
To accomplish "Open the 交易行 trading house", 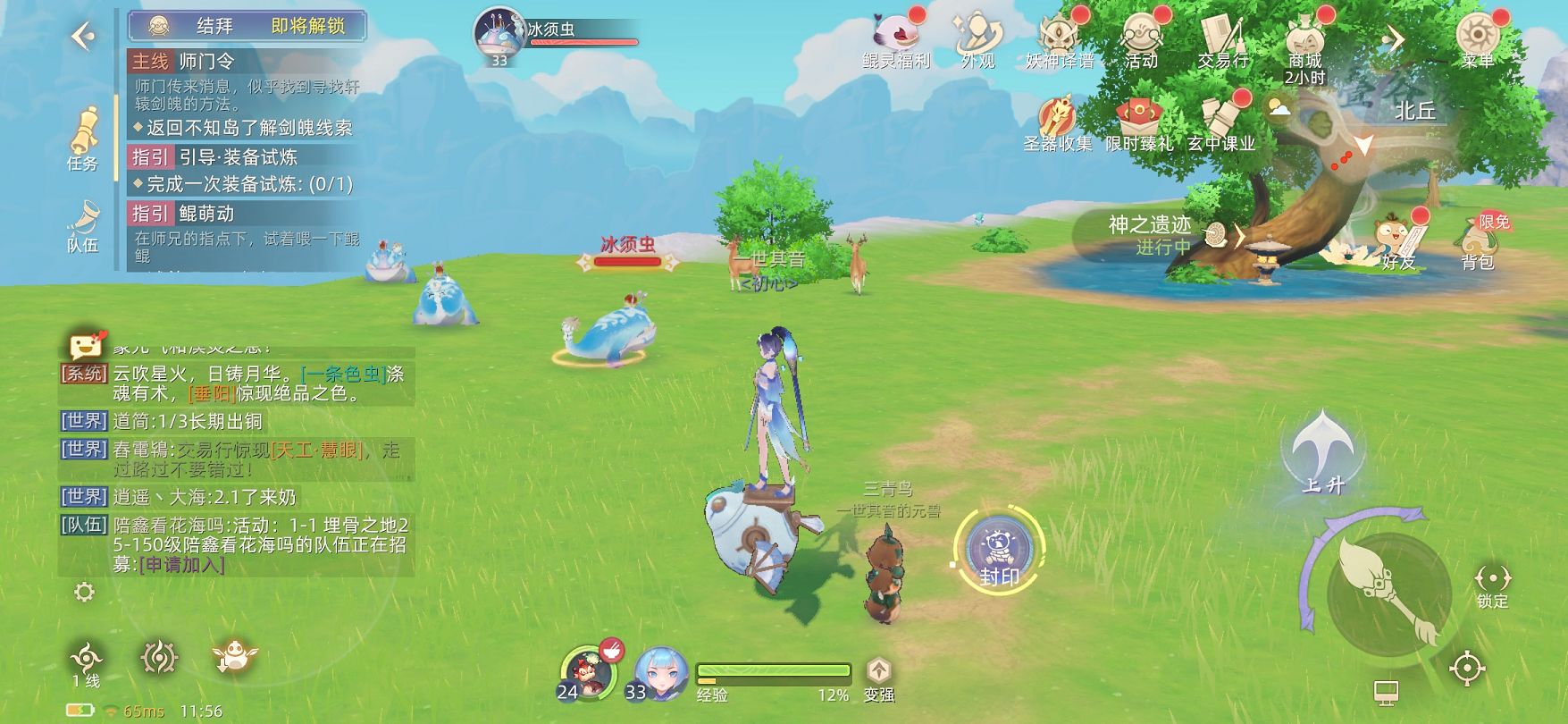I will 1222,39.
